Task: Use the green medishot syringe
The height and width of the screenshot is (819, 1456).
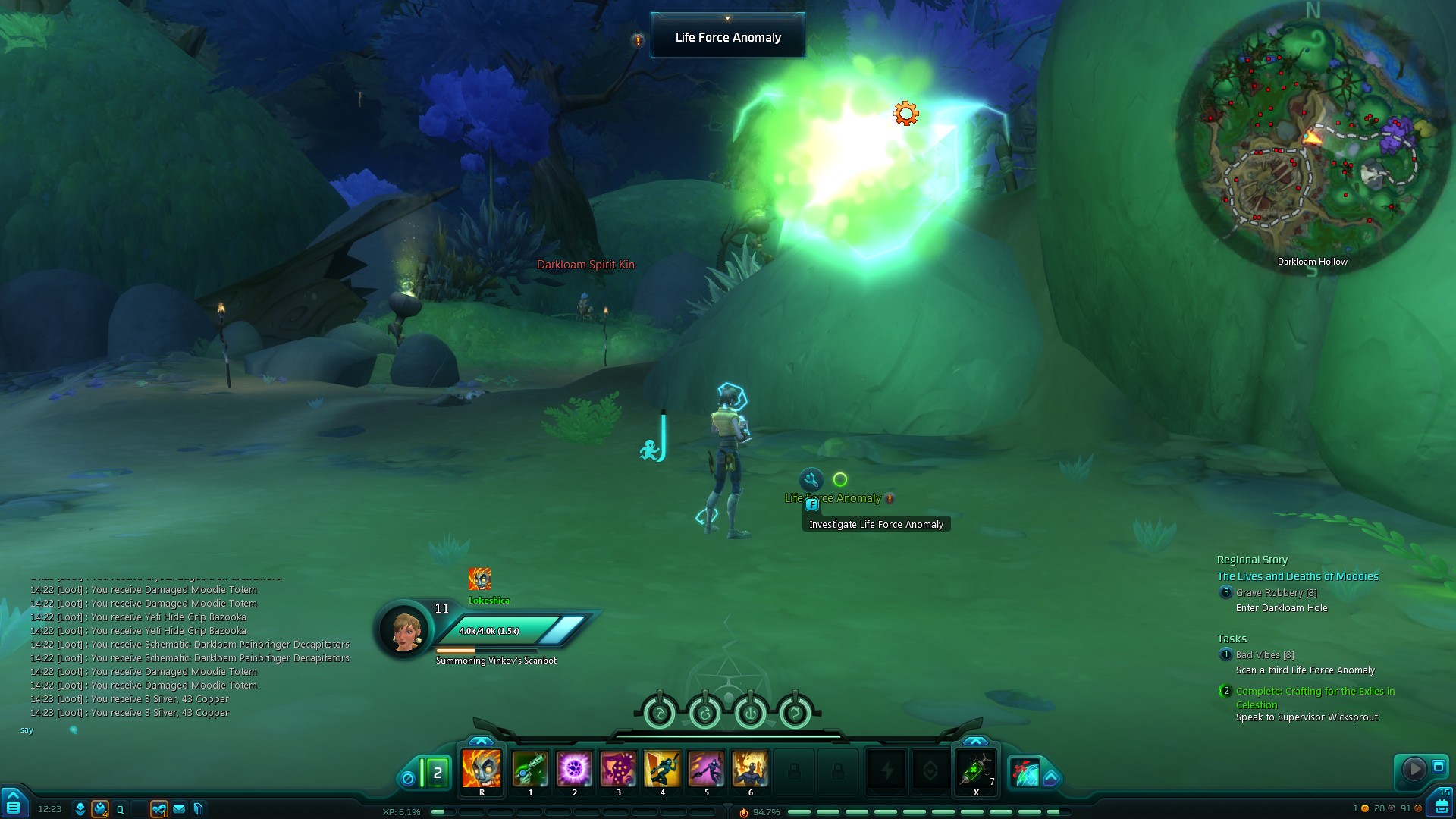Action: [975, 770]
